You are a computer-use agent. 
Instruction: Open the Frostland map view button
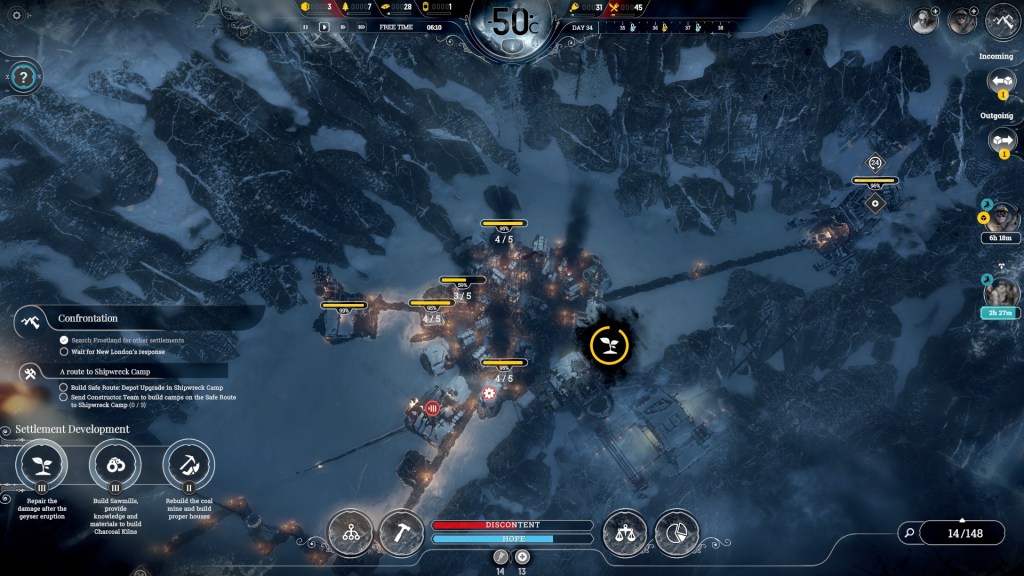pyautogui.click(x=1002, y=20)
